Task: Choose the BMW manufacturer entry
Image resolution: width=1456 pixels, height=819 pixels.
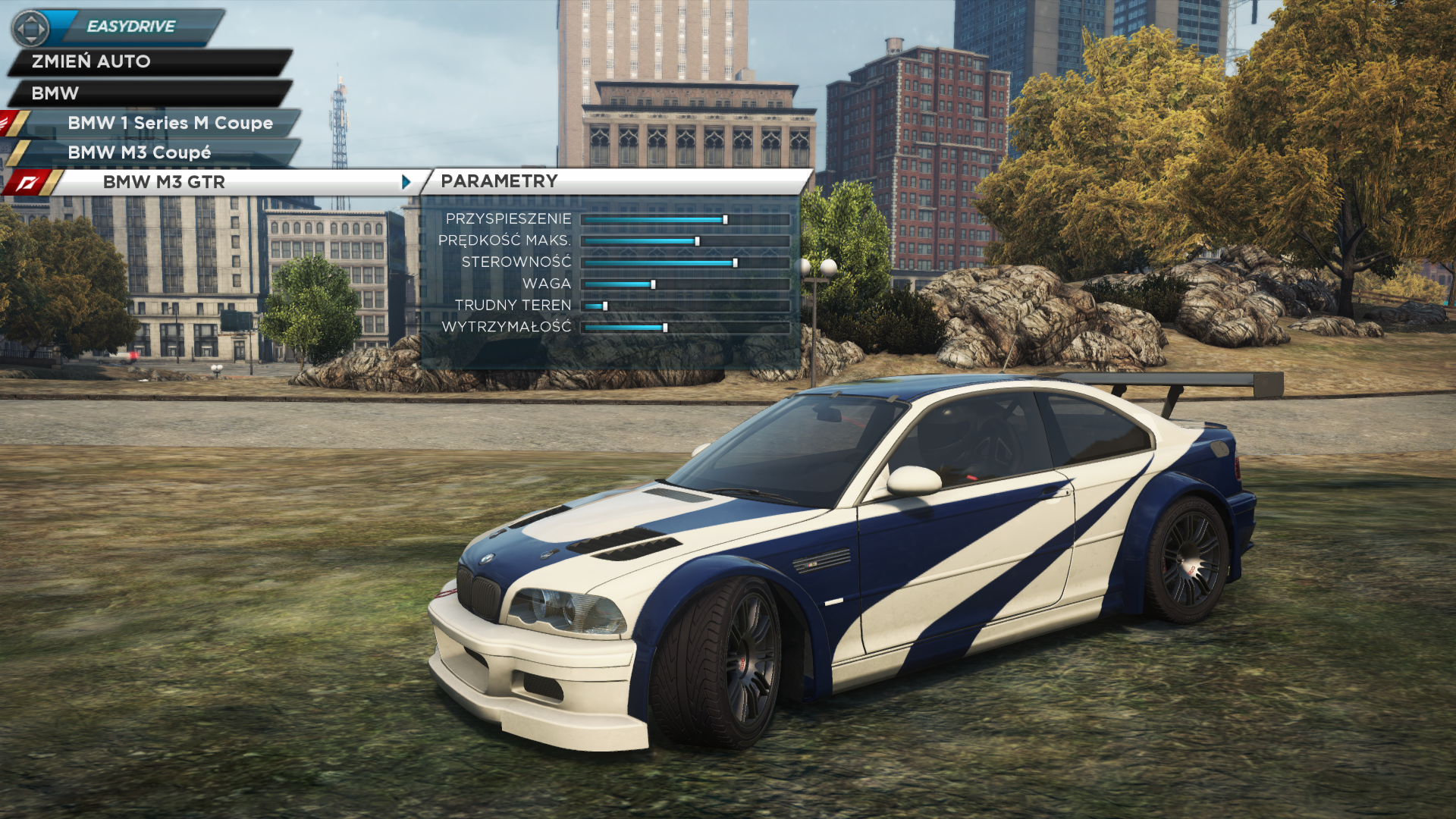Action: click(149, 93)
